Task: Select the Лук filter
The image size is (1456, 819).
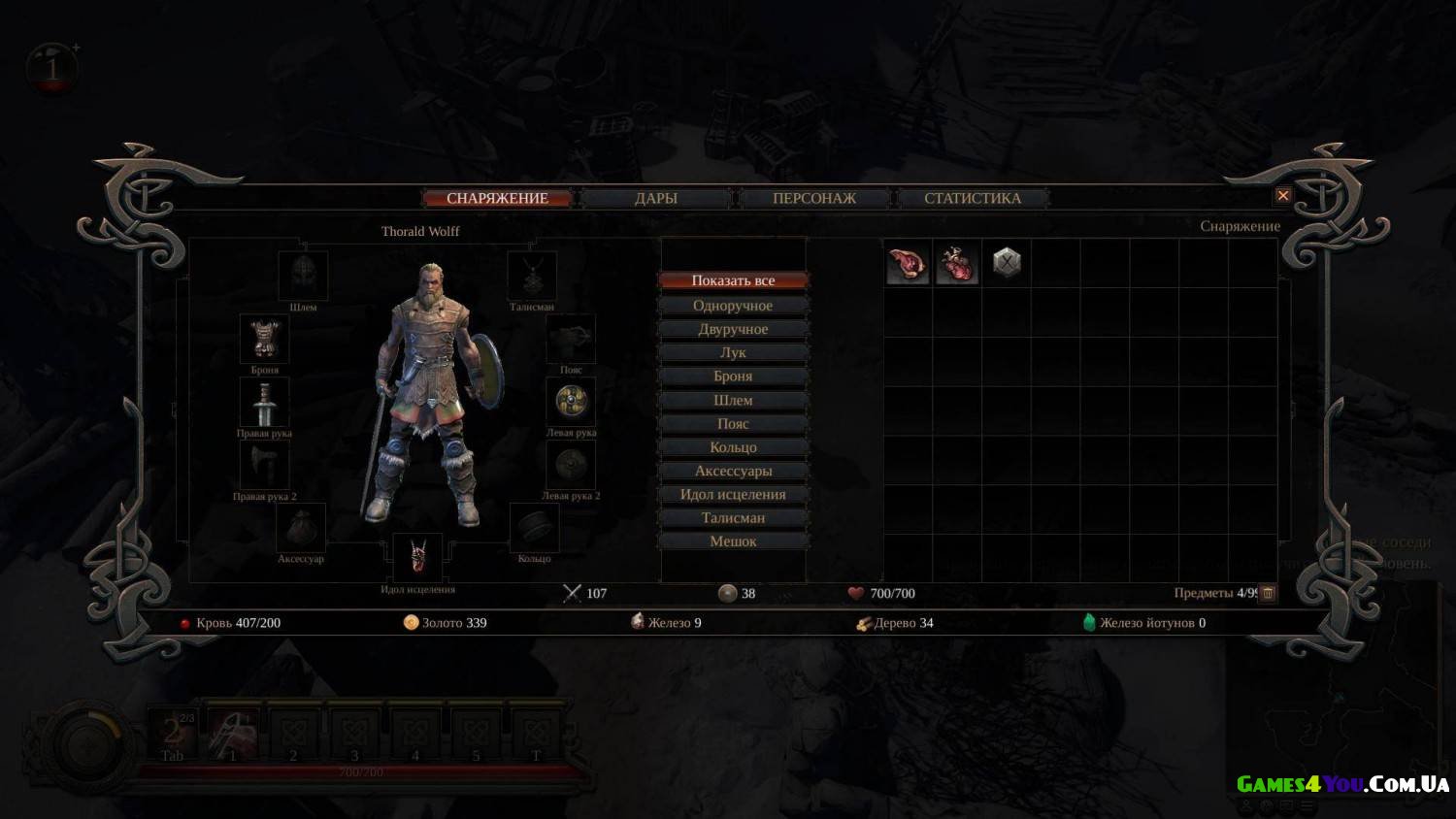Action: pyautogui.click(x=733, y=352)
